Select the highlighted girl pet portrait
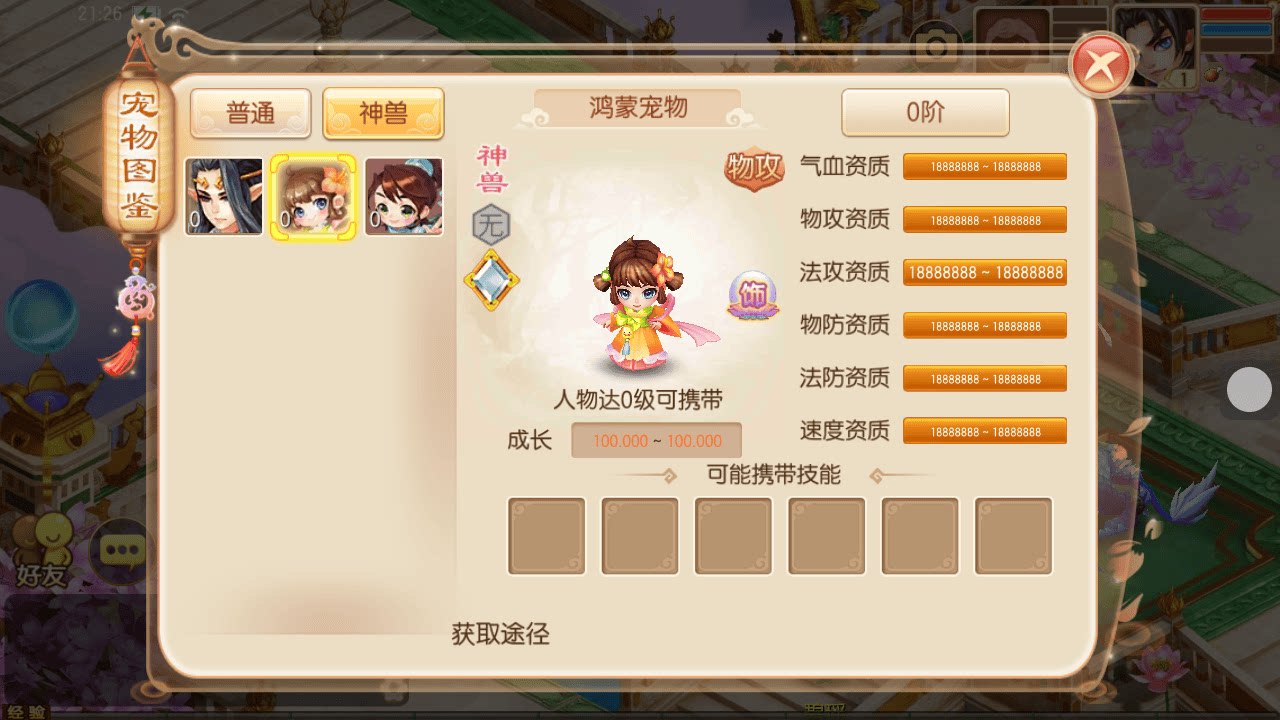The height and width of the screenshot is (720, 1280). pos(312,196)
